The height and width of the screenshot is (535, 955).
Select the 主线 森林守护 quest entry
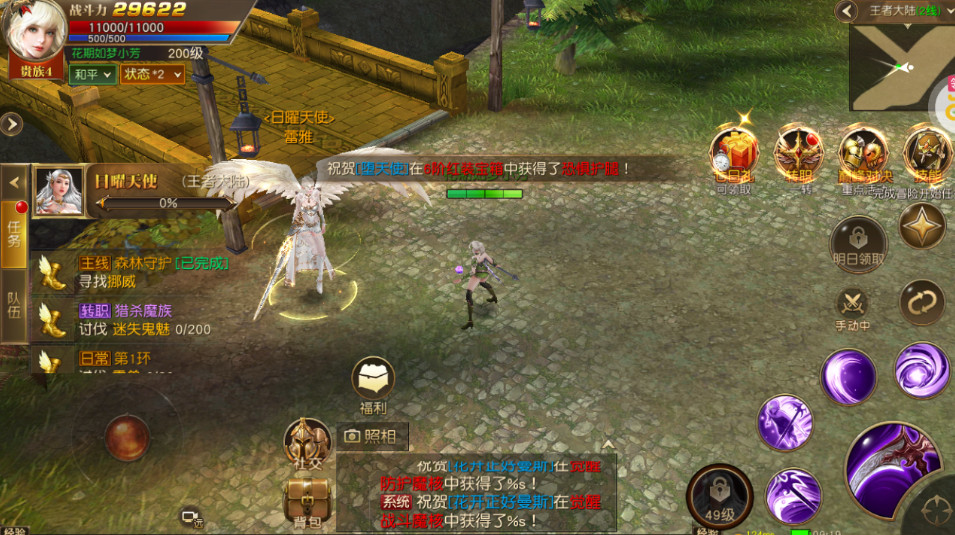140,272
